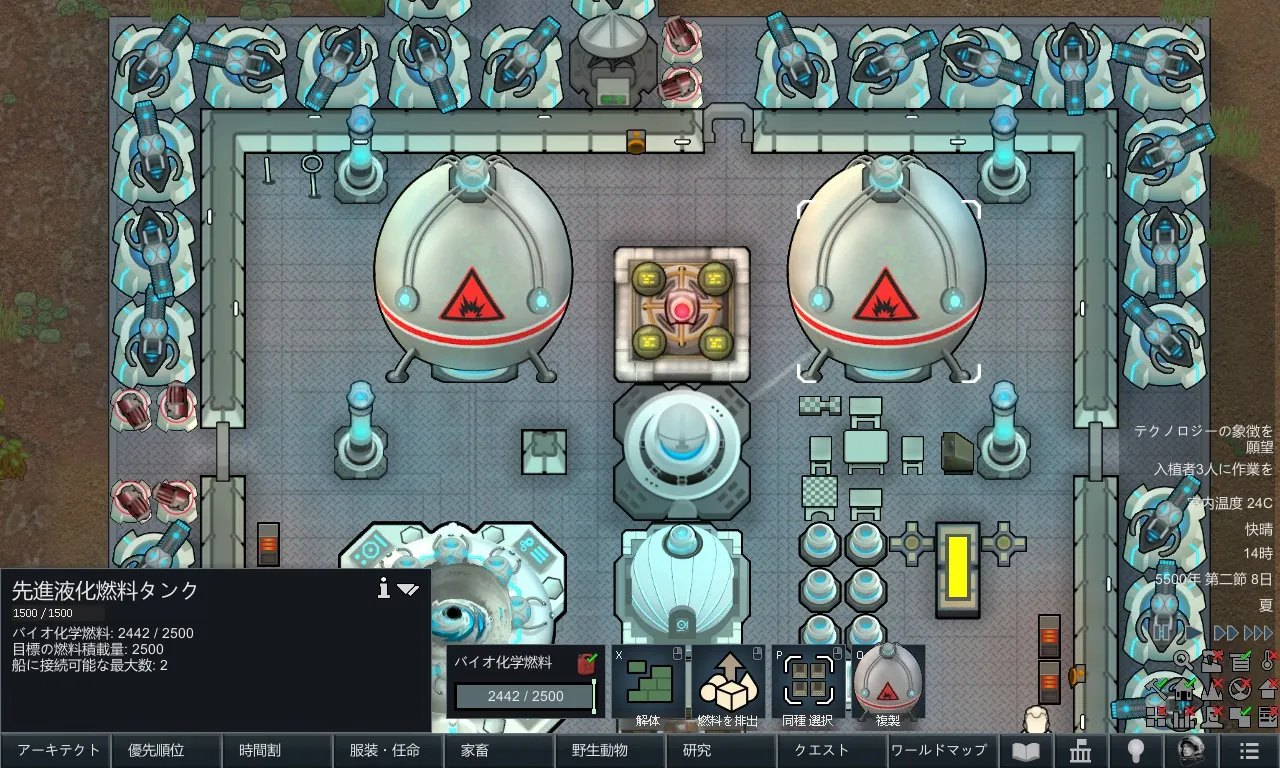1280x768 pixels.
Task: Open the 服装・任命 assign tab
Action: pyautogui.click(x=385, y=750)
